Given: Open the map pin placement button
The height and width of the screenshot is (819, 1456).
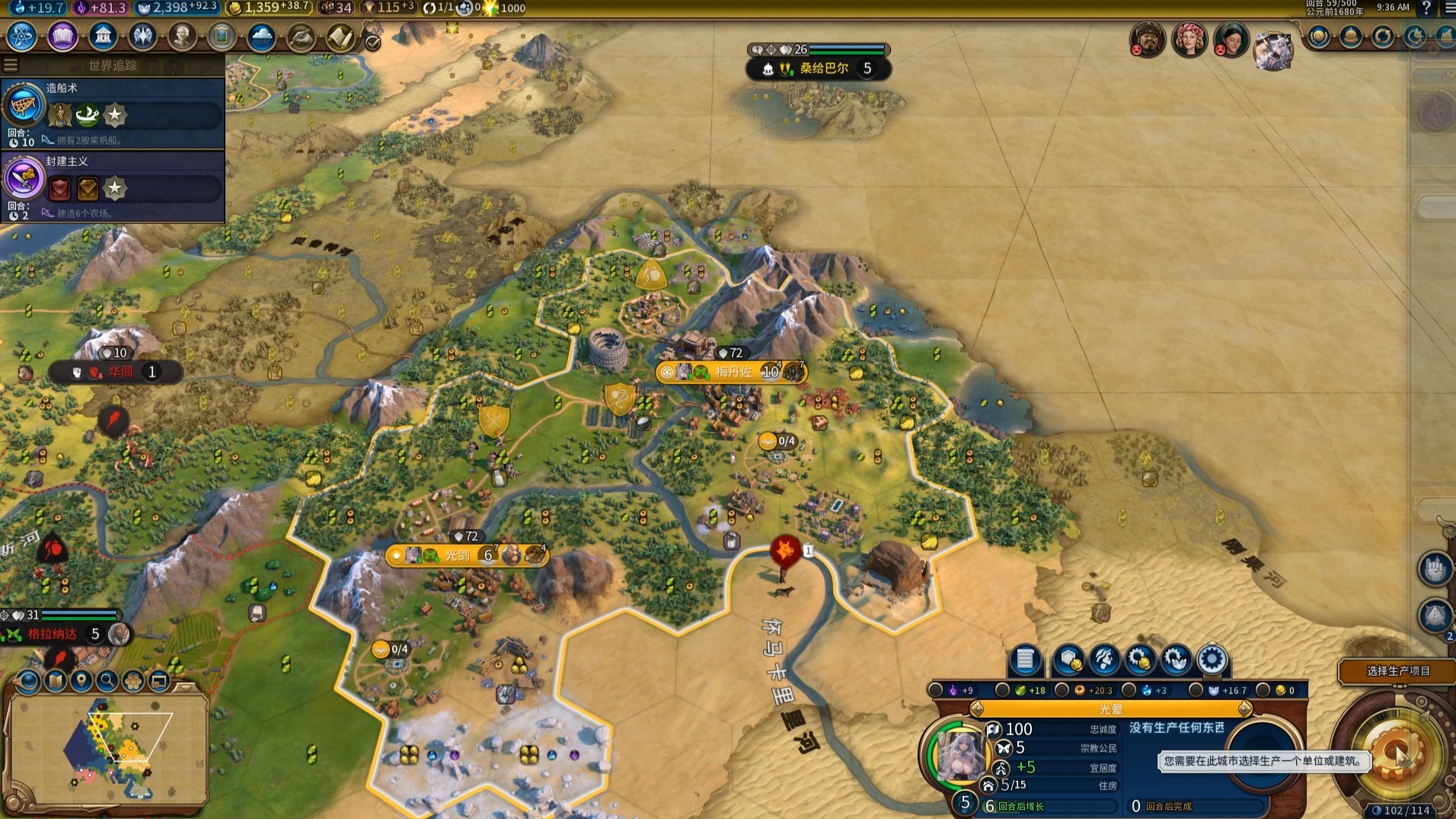Looking at the screenshot, I should click(81, 680).
